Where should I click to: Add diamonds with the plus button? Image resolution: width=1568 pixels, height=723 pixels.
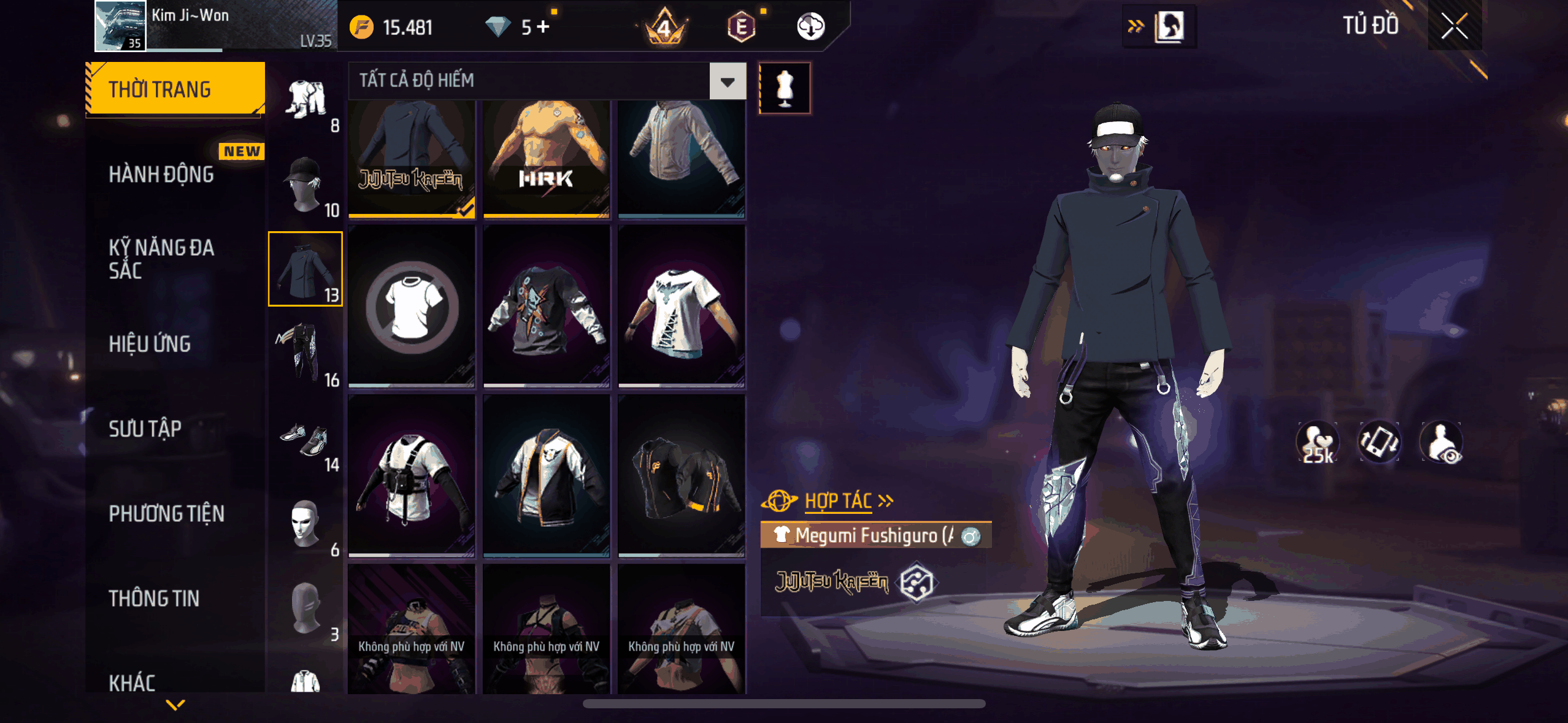(543, 27)
